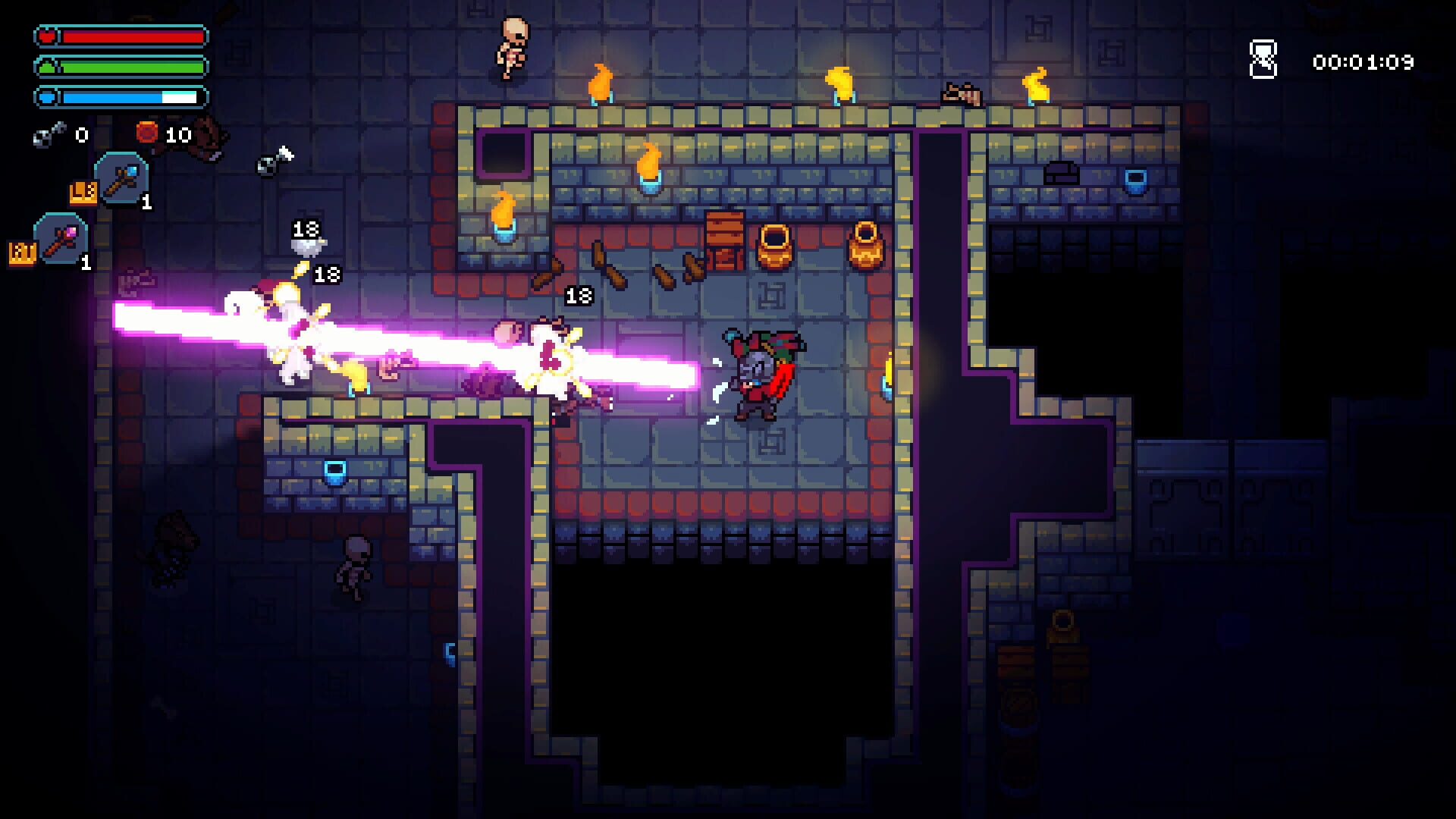Click the heart icon on the health bar
1456x819 pixels.
(x=45, y=34)
